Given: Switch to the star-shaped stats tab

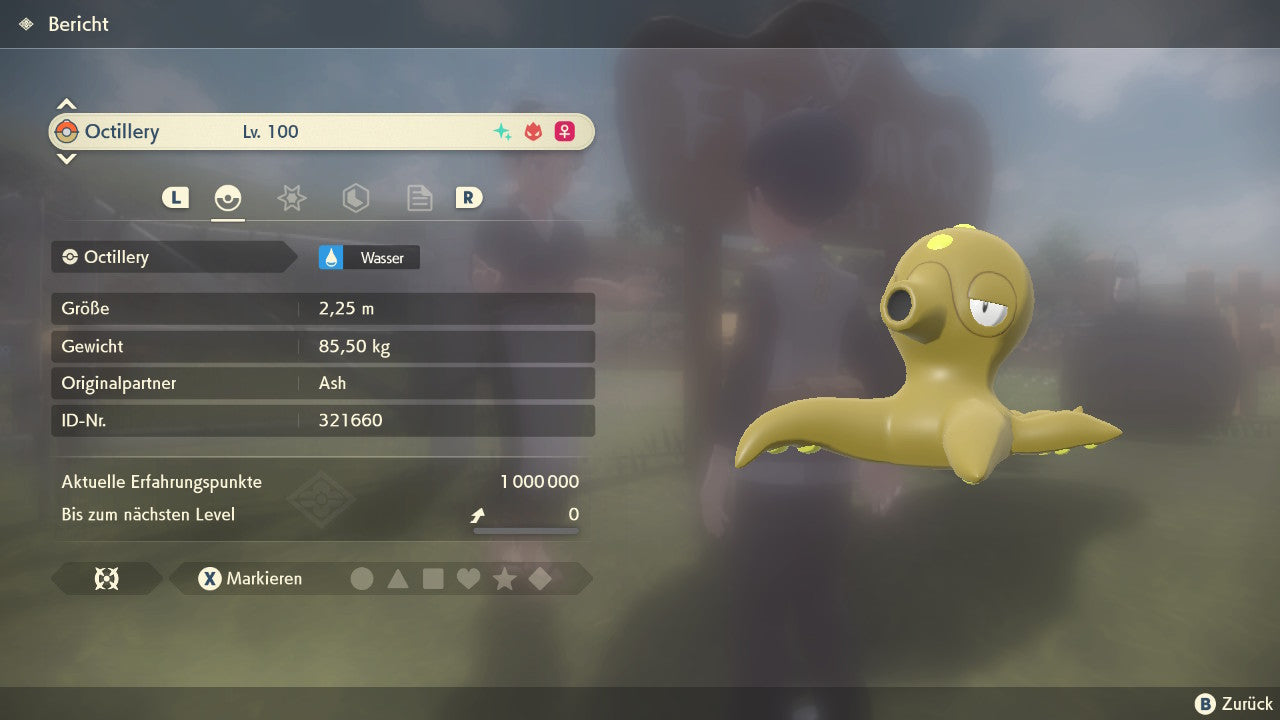Looking at the screenshot, I should coord(291,198).
